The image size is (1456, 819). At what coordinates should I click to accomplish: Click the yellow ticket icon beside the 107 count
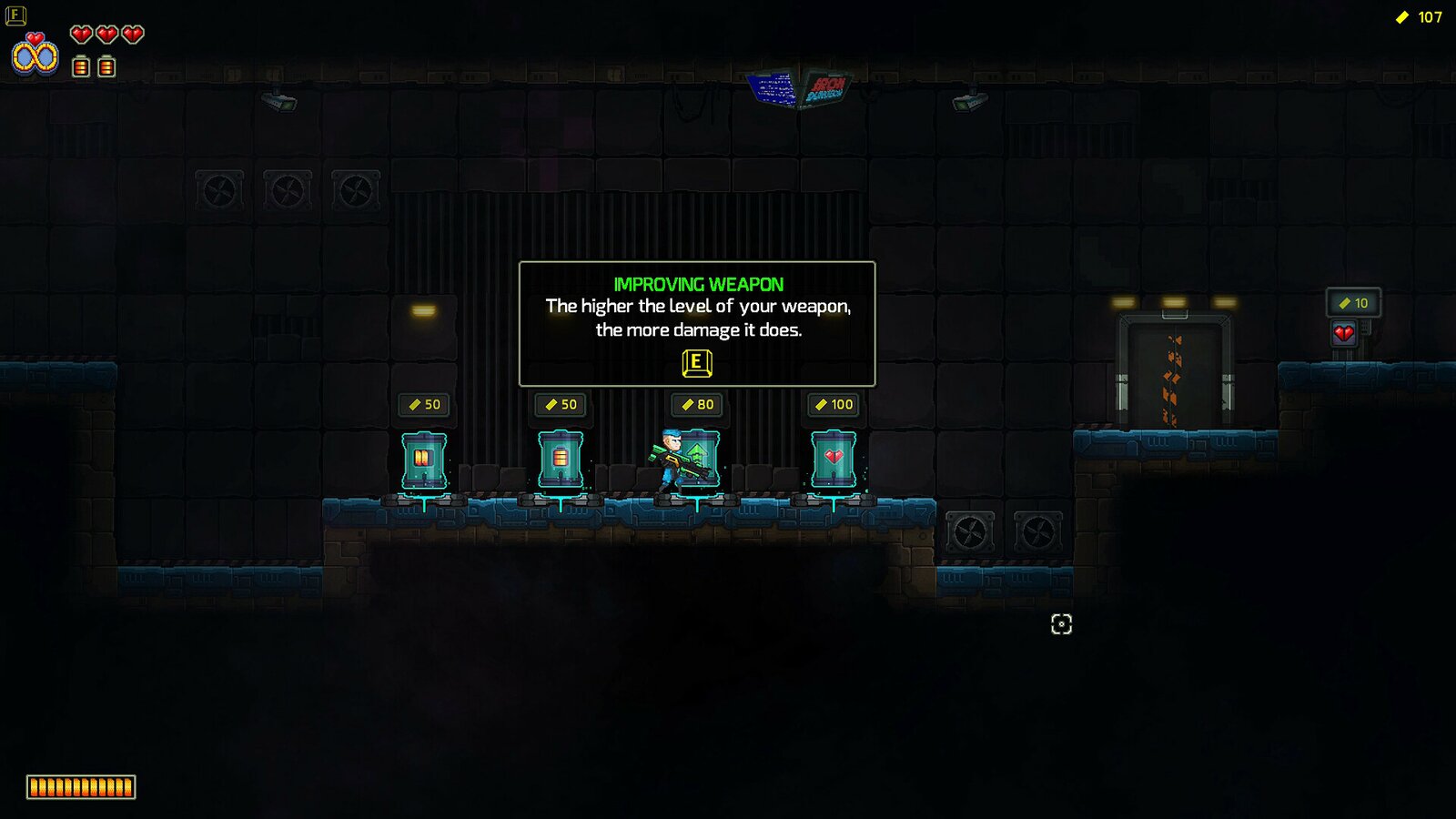tap(1401, 15)
